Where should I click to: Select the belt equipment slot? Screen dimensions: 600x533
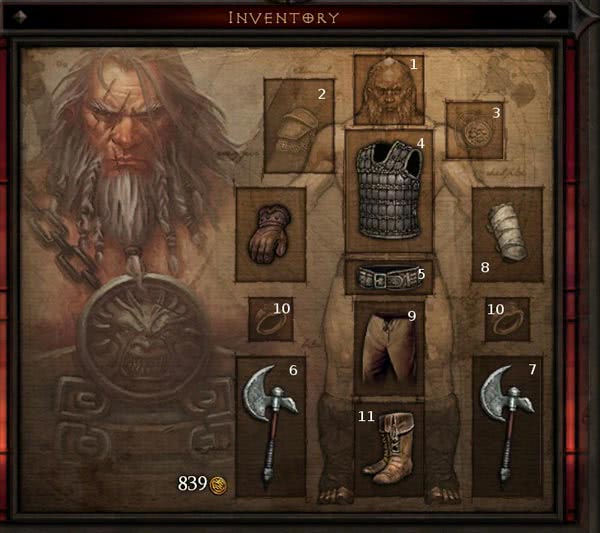point(389,277)
